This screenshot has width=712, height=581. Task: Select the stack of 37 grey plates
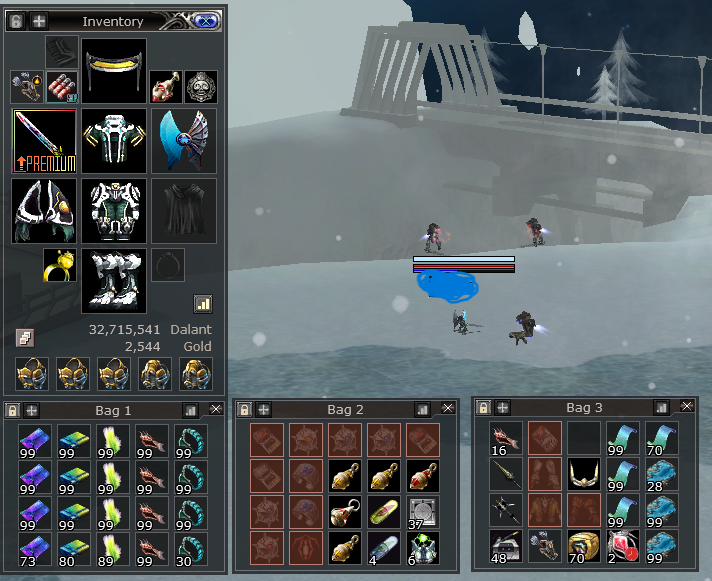(x=420, y=511)
